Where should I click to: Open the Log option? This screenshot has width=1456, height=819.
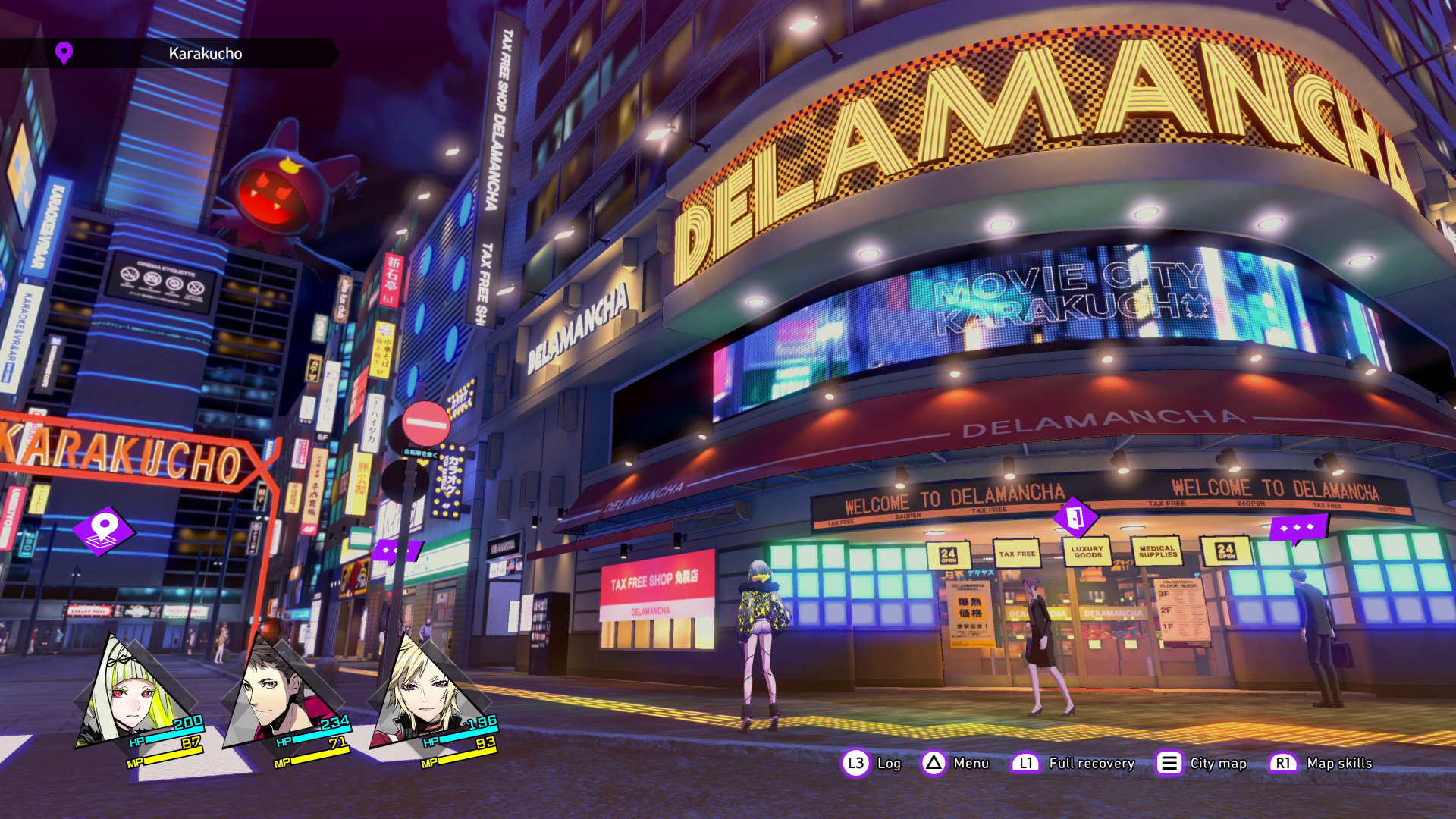tap(872, 763)
